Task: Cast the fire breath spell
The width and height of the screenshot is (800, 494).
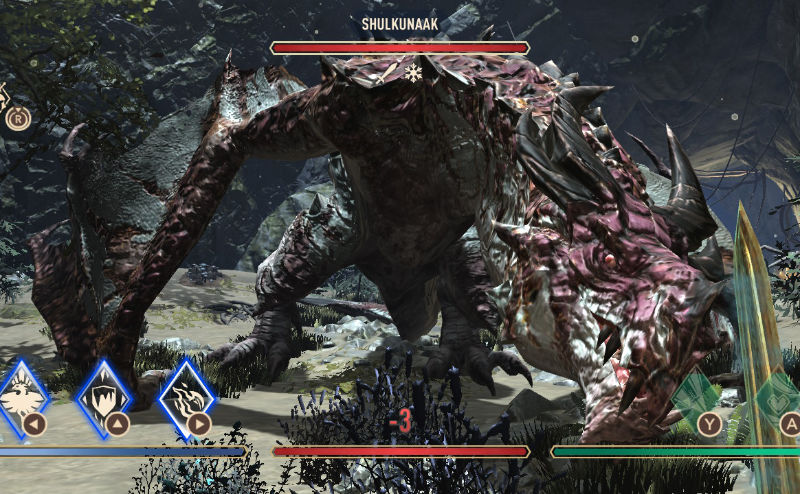Action: pyautogui.click(x=188, y=397)
